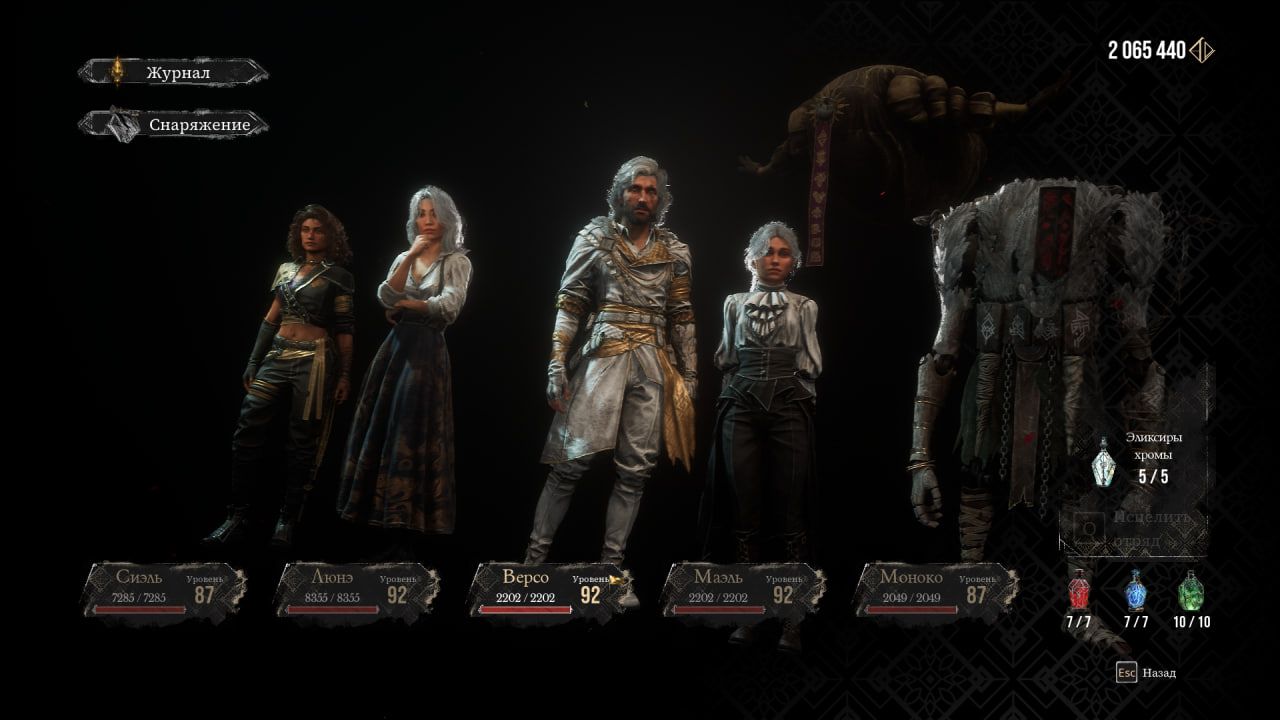Open the Снаряжение equipment menu

(176, 125)
